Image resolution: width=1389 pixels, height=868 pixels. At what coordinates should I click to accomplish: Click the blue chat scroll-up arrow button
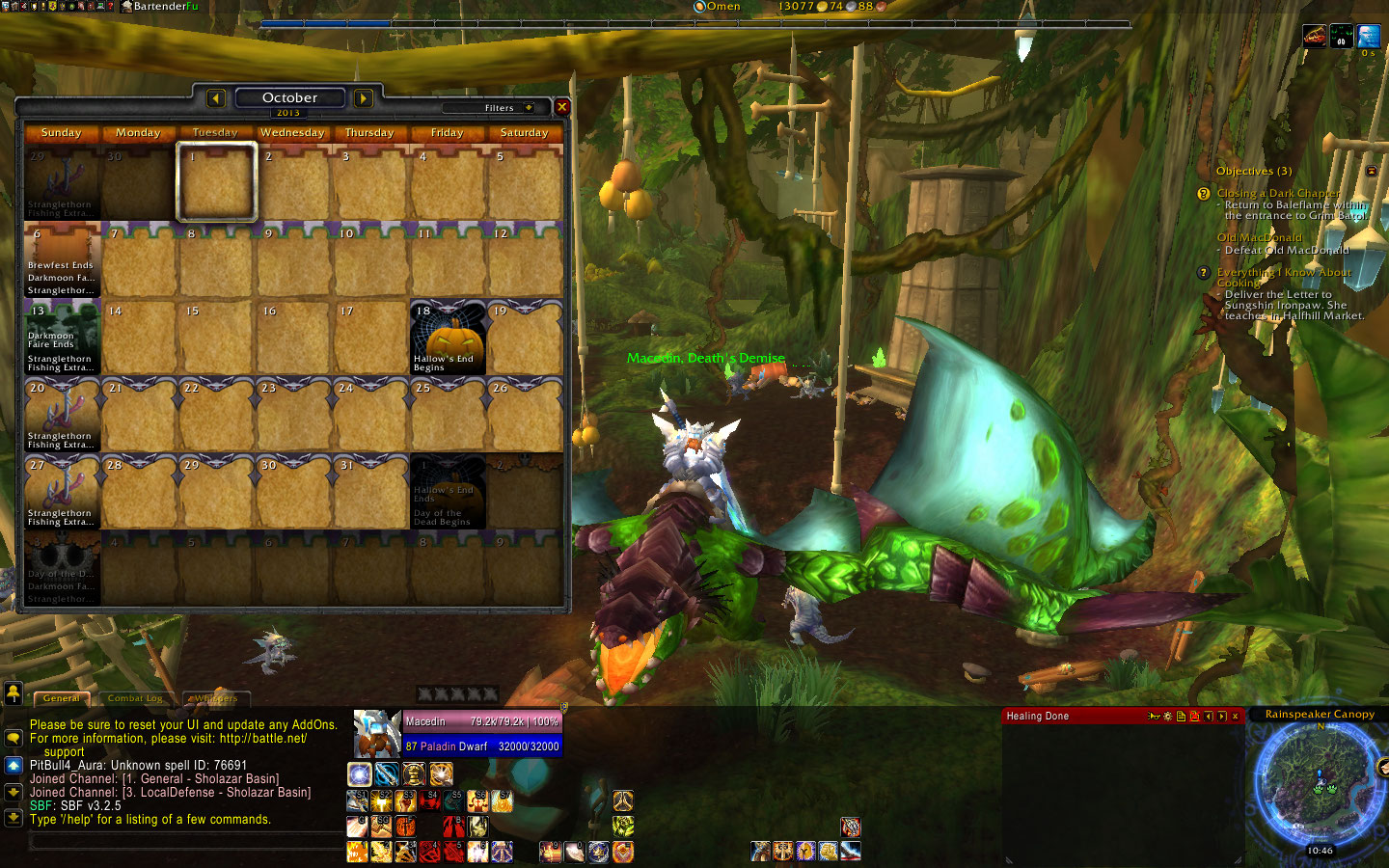(x=14, y=765)
